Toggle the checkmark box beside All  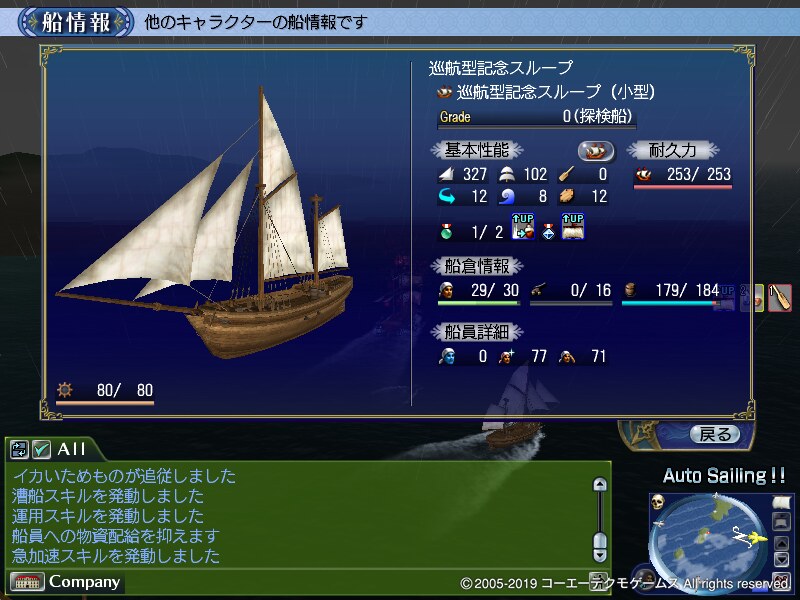pyautogui.click(x=41, y=449)
